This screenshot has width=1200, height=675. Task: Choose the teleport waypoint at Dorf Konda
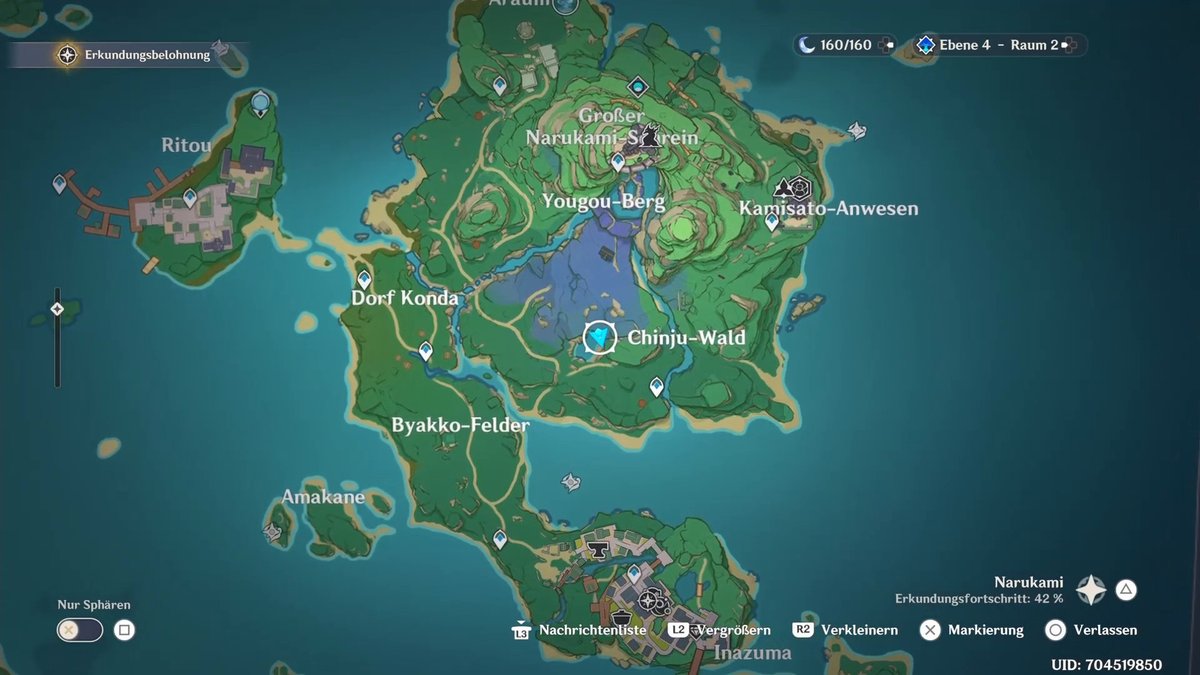tap(364, 280)
